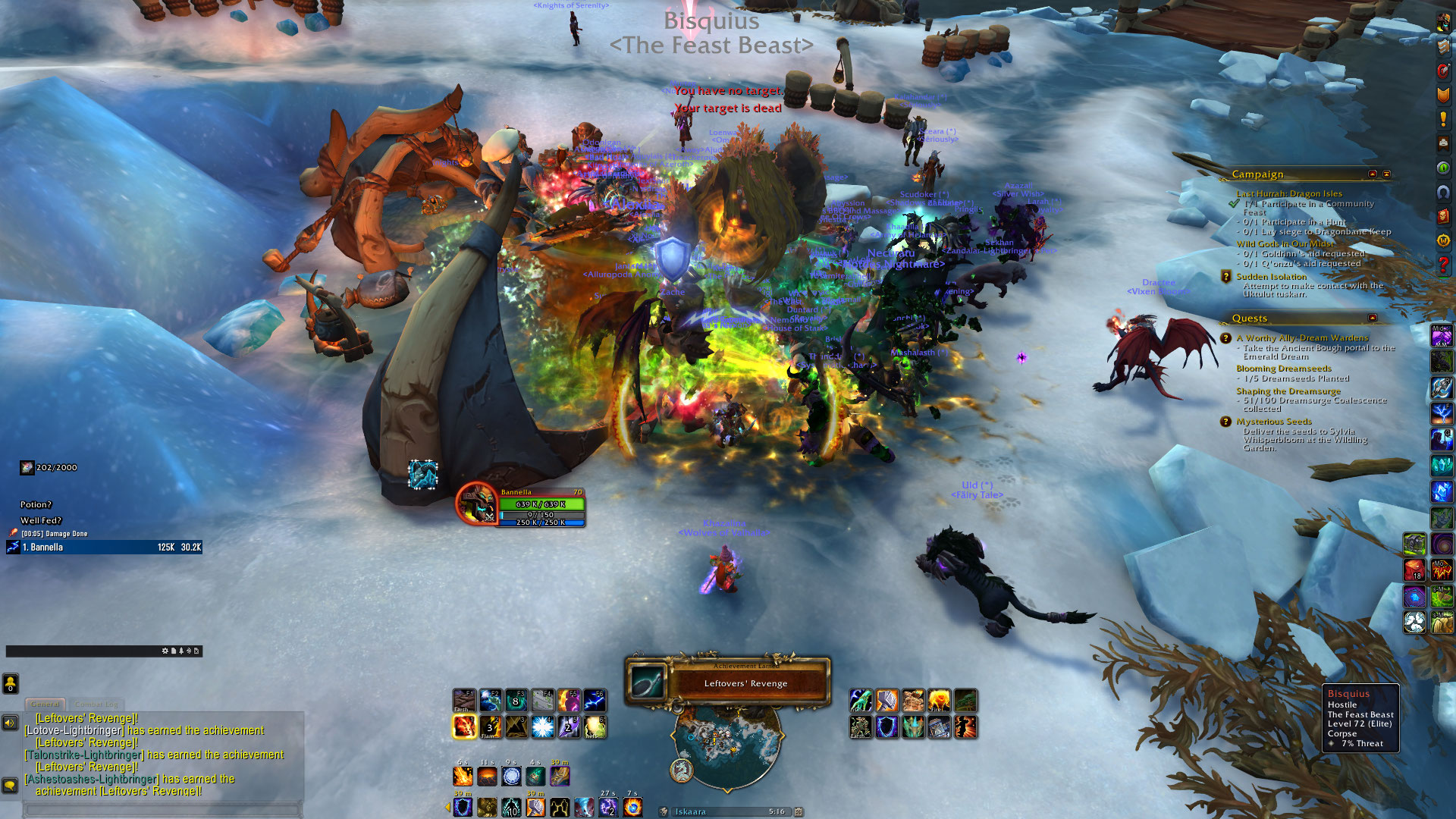Switch to the Combat Log chat tab
1456x819 pixels.
click(x=96, y=704)
